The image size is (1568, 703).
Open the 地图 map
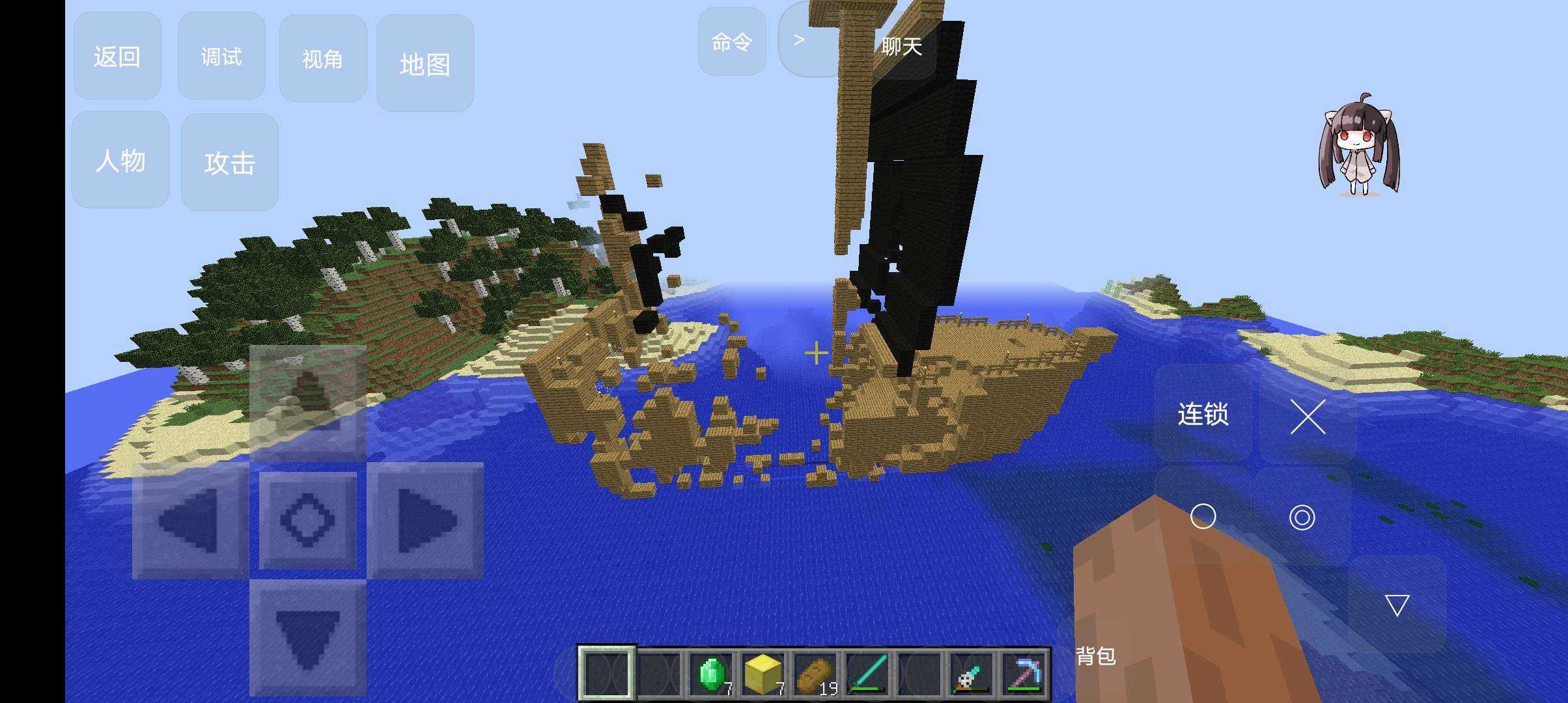click(x=425, y=64)
